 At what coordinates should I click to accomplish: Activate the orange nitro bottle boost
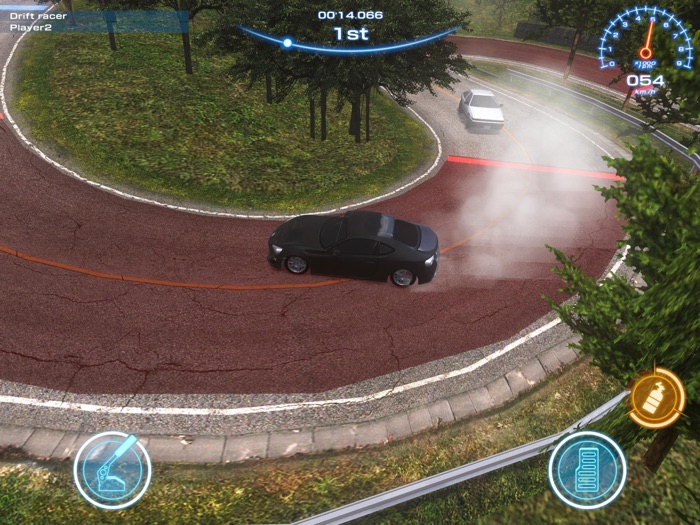657,398
